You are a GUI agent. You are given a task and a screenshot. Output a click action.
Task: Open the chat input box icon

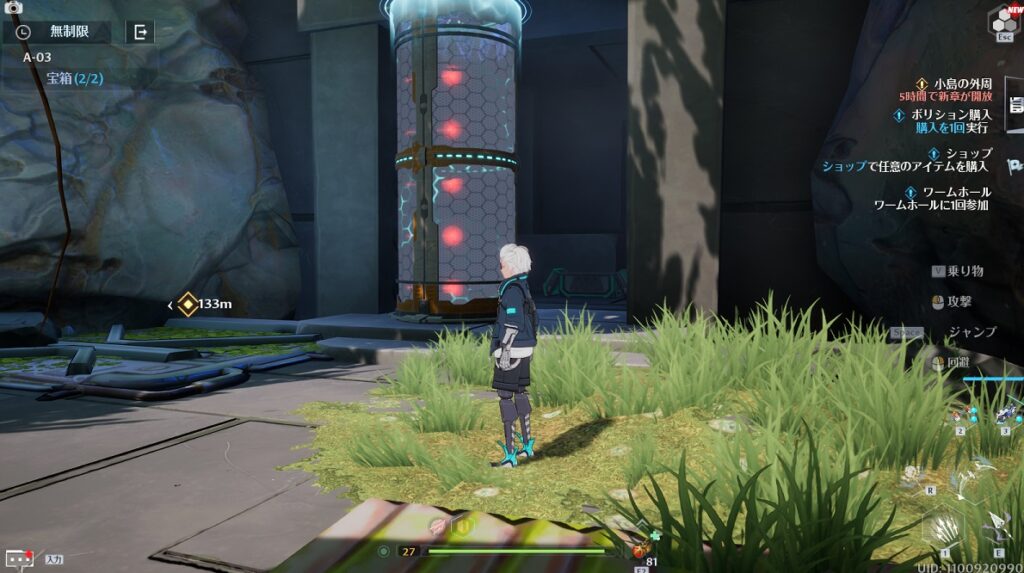[x=19, y=559]
